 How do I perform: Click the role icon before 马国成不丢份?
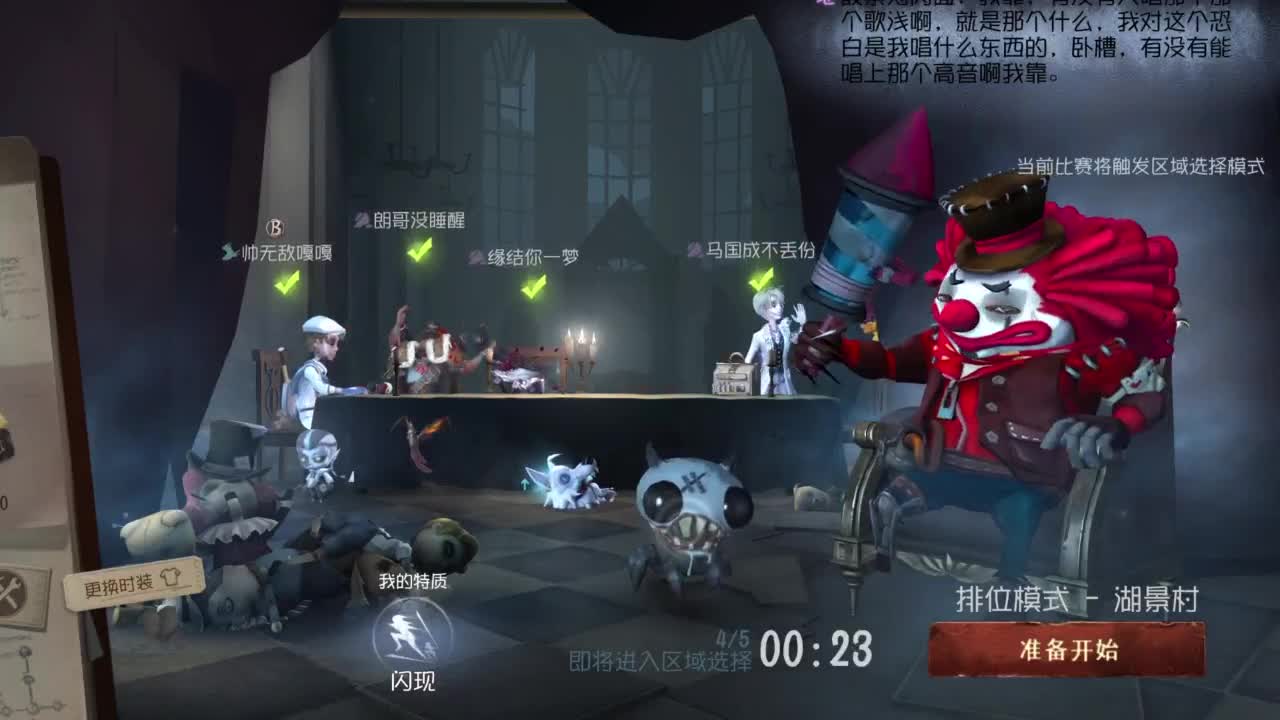pyautogui.click(x=694, y=252)
